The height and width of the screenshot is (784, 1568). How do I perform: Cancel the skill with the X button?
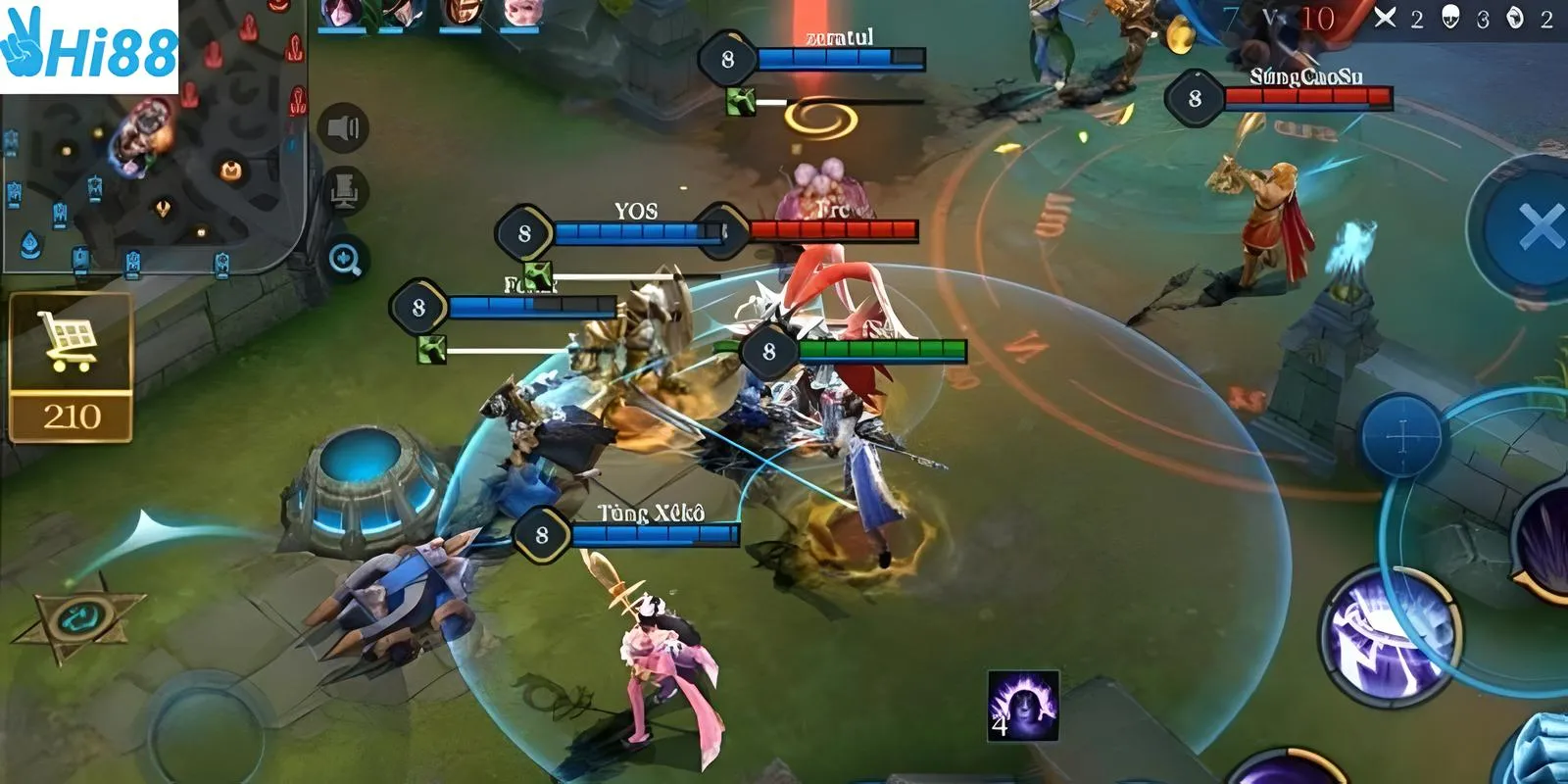(1539, 228)
